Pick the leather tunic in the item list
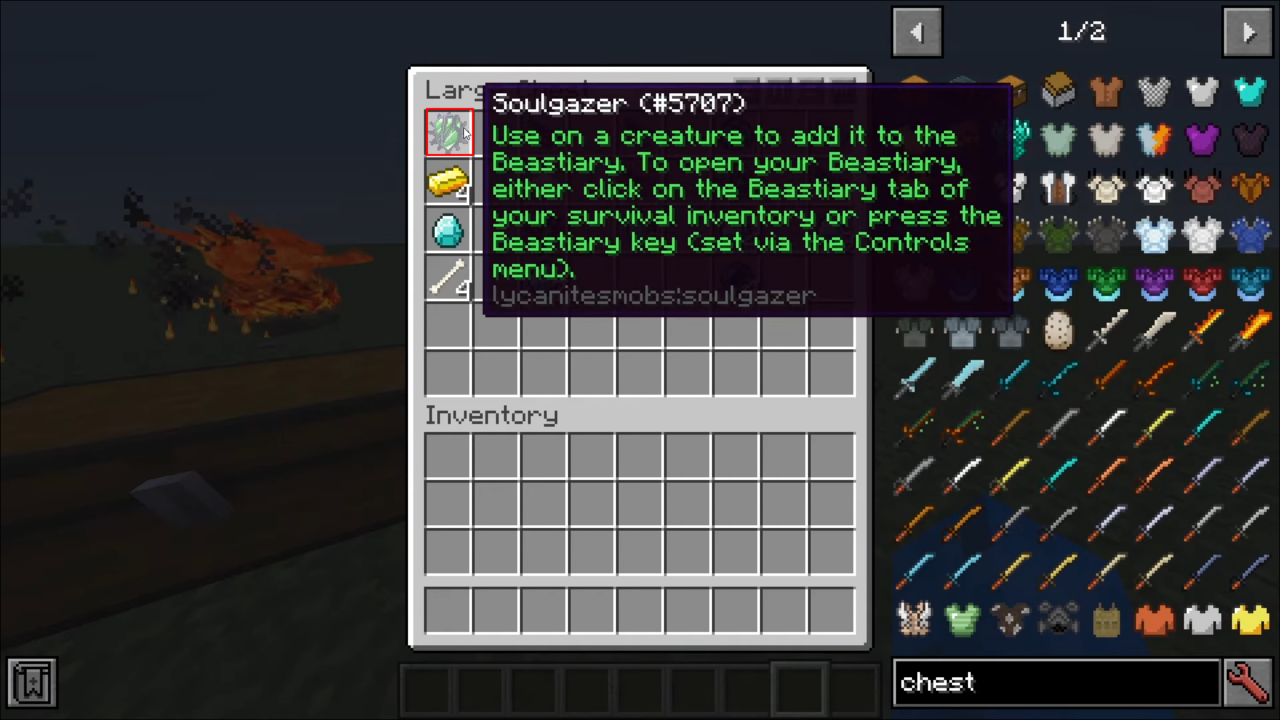The height and width of the screenshot is (720, 1280). click(x=1106, y=91)
